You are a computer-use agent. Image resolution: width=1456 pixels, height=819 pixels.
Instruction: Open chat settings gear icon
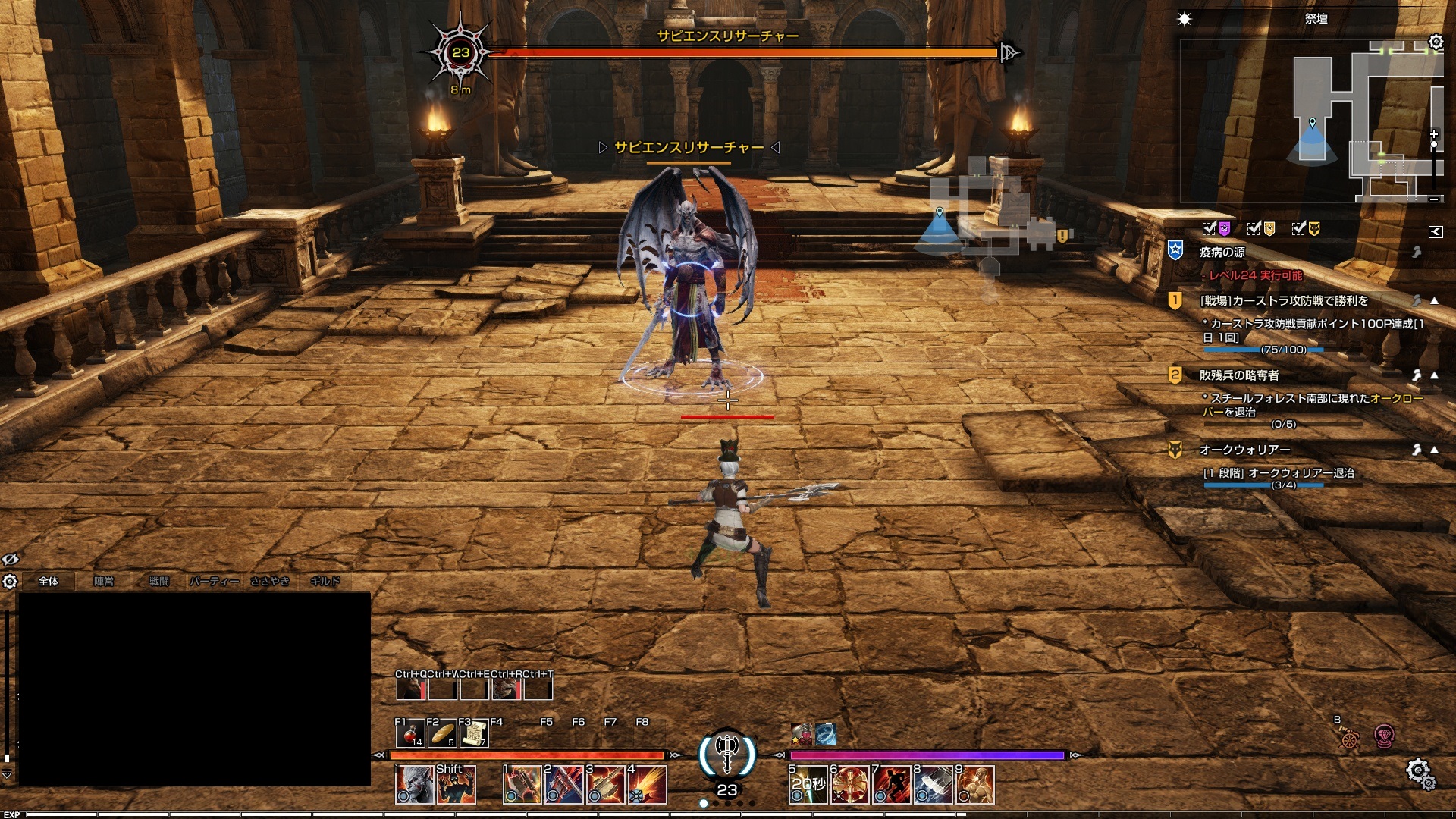(x=10, y=582)
